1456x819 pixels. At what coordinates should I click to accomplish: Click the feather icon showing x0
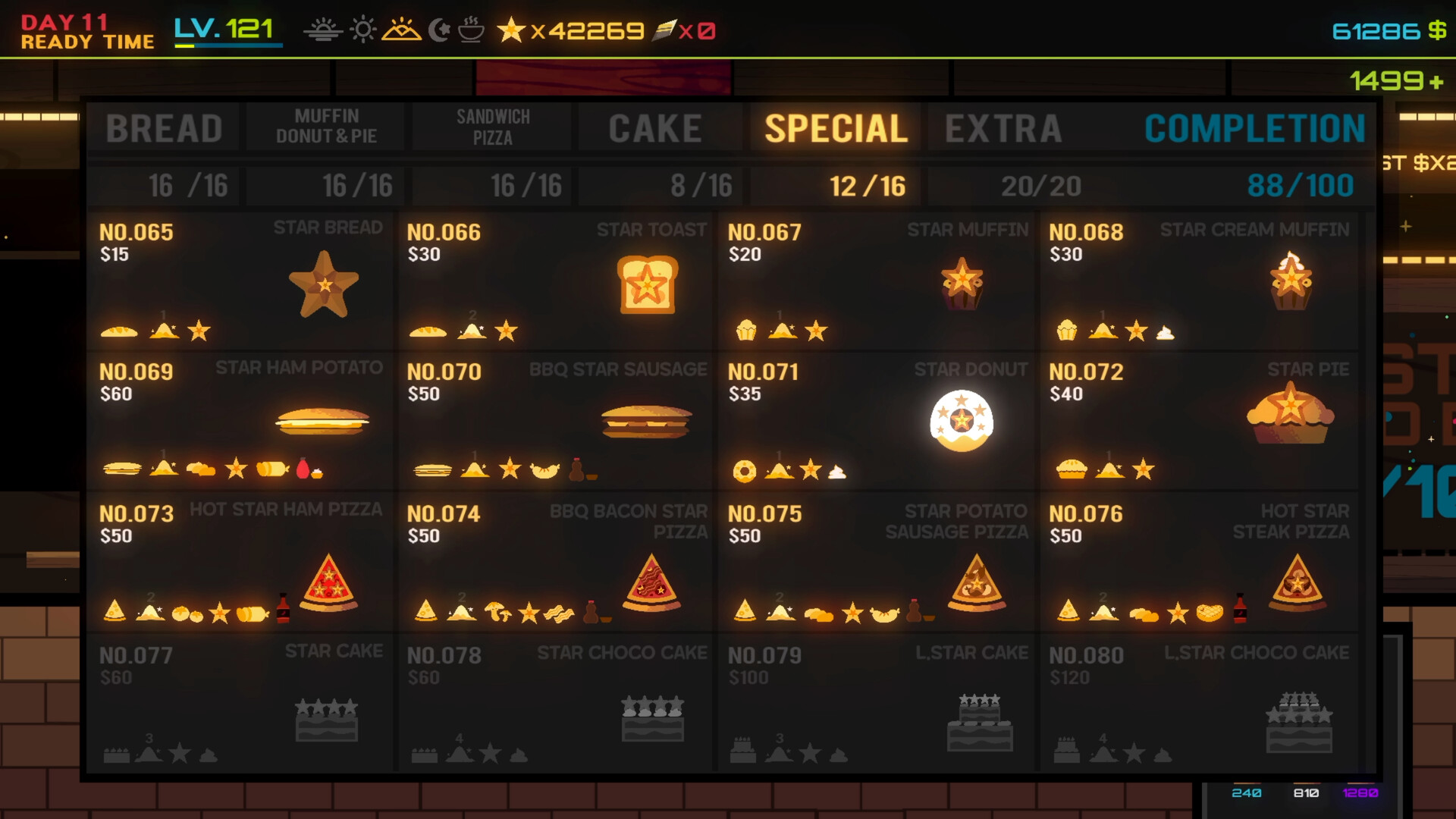666,30
